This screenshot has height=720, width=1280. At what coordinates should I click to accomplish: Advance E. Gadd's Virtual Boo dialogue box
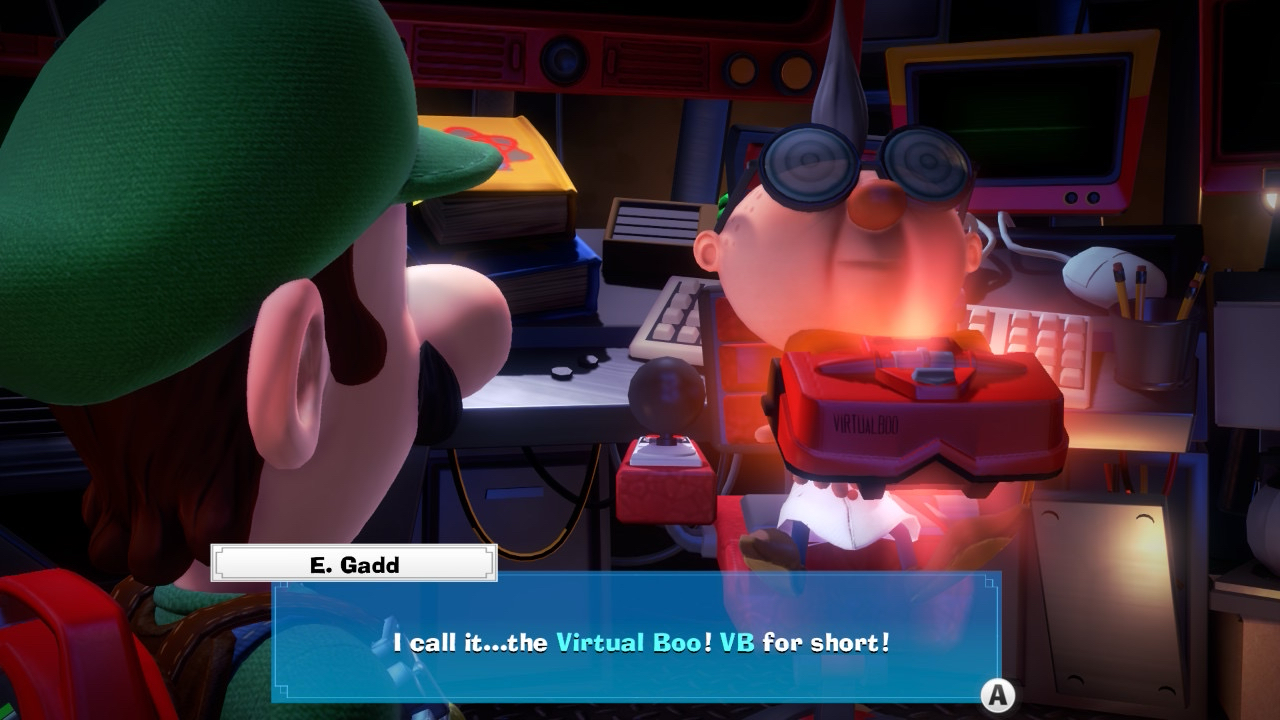point(996,694)
